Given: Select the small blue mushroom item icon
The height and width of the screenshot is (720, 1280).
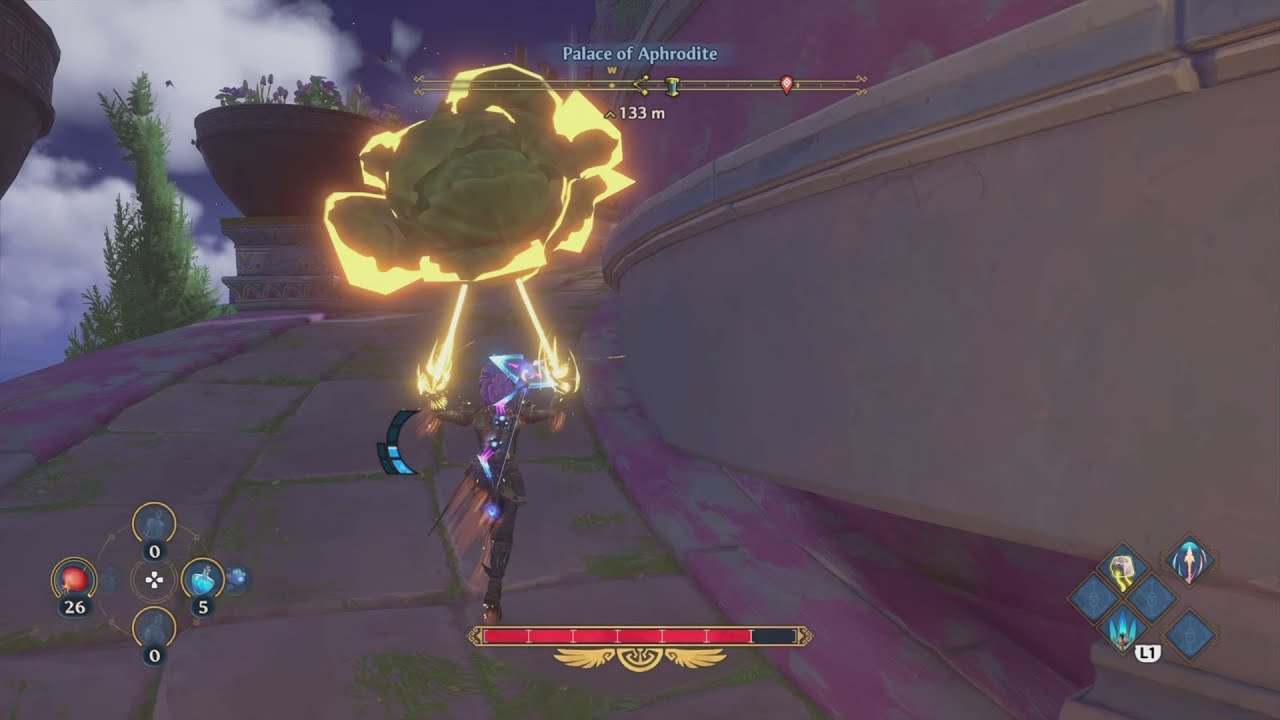Looking at the screenshot, I should click(237, 578).
